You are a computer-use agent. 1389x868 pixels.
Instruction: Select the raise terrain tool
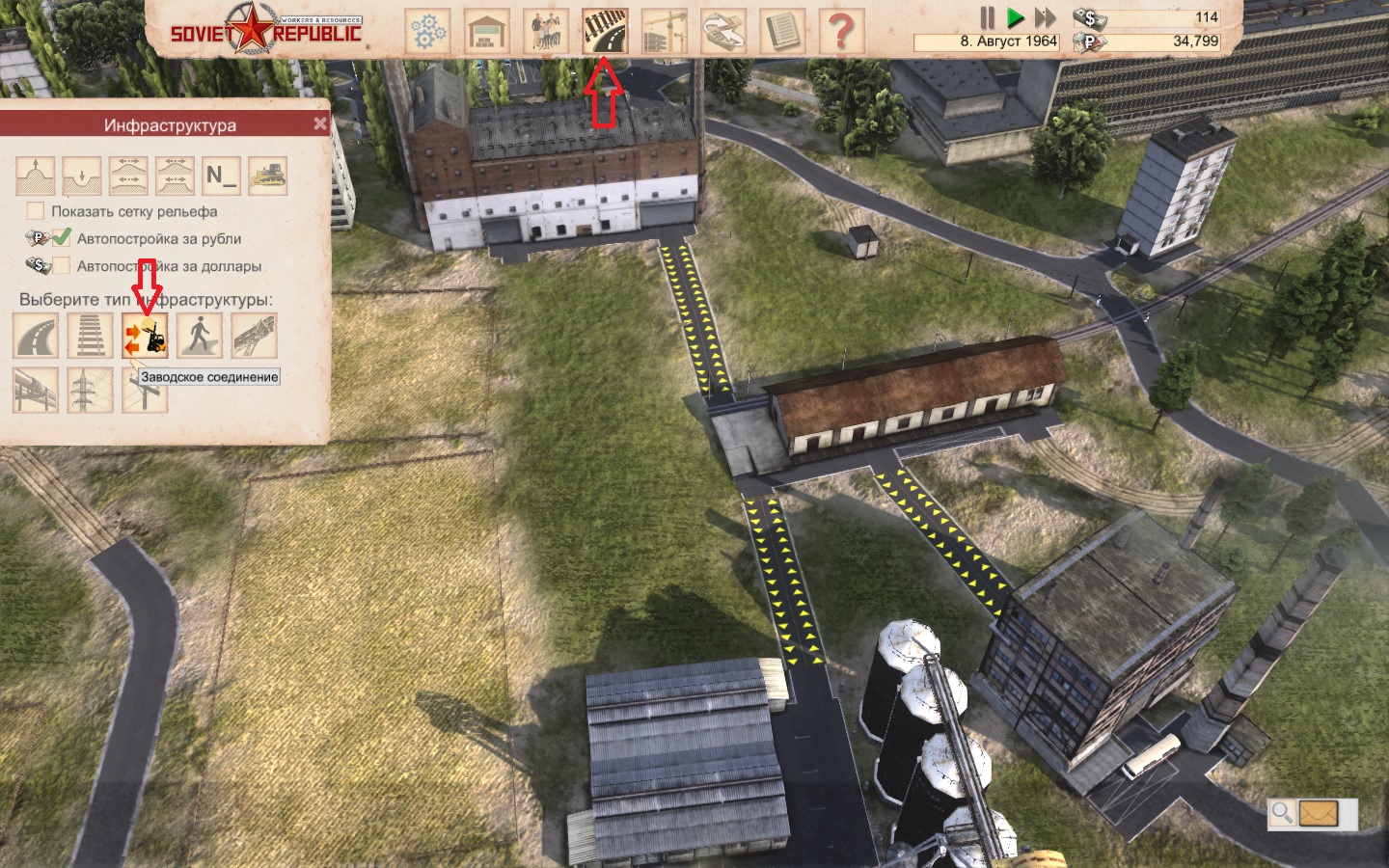tap(36, 176)
